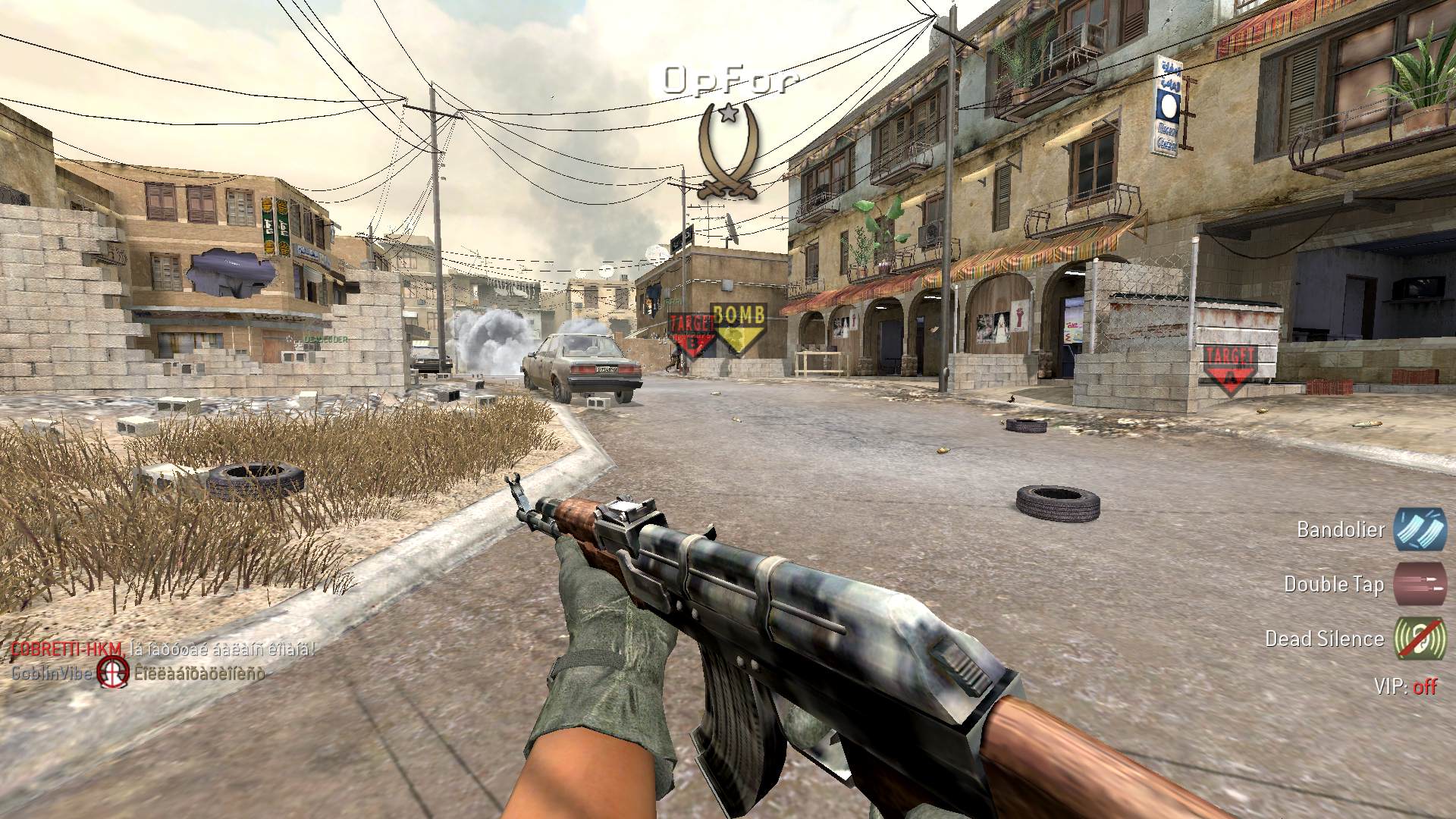Toggle the VIP off status
Screen dimensions: 1456x819
[x=1424, y=687]
